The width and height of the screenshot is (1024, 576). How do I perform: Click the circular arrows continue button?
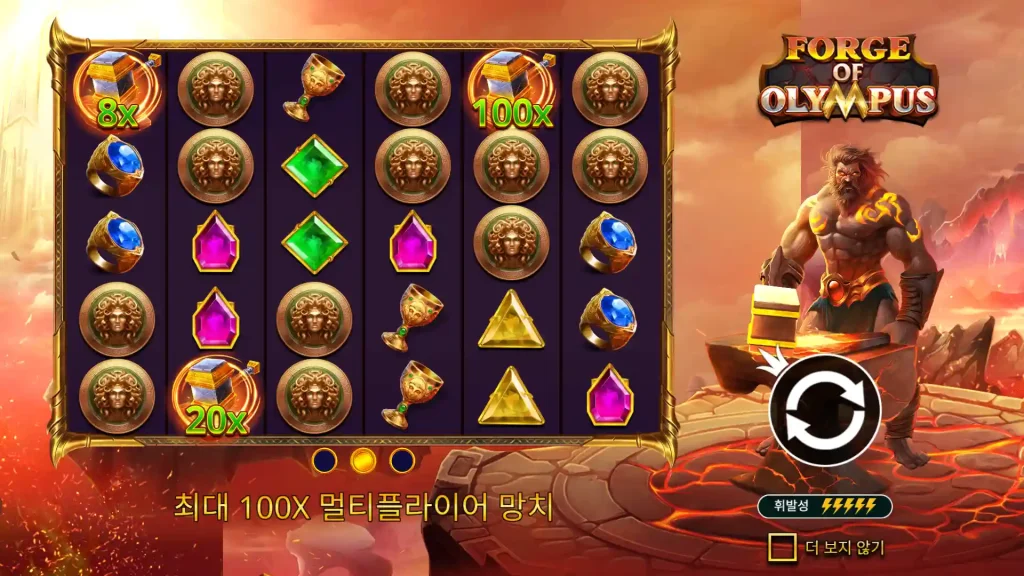824,410
